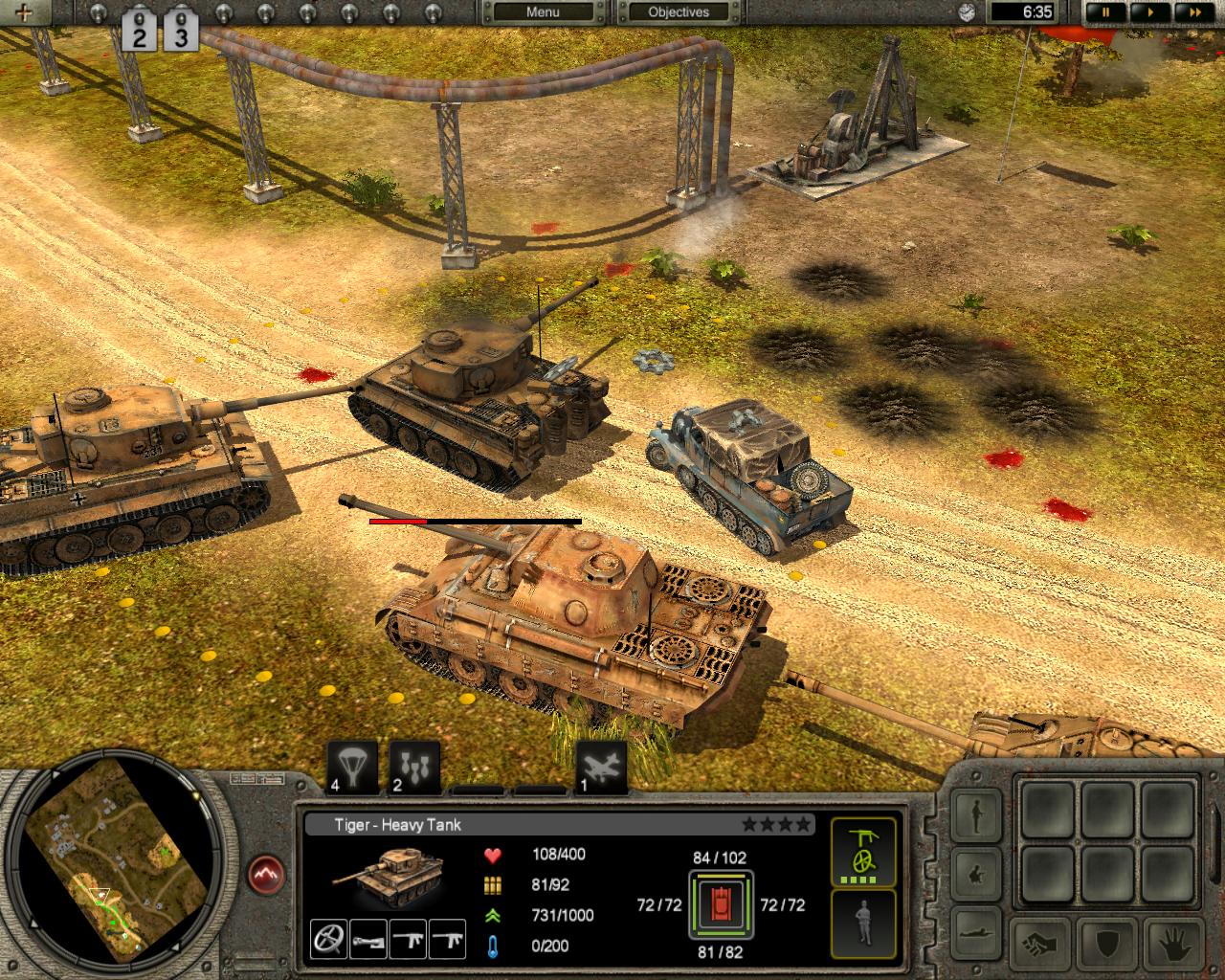The width and height of the screenshot is (1225, 980).
Task: Click the minimap
Action: point(112,873)
